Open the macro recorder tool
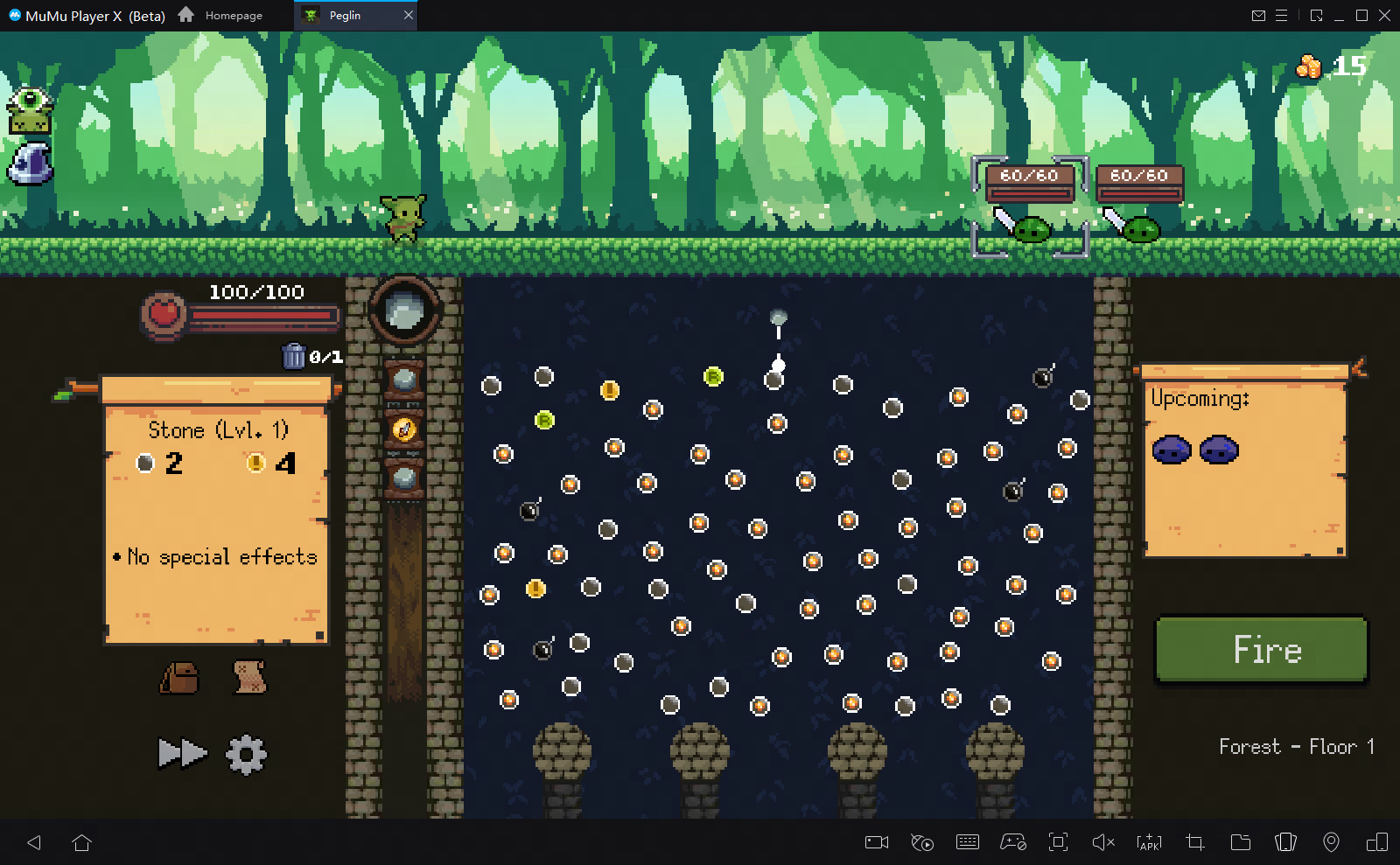This screenshot has height=865, width=1400. pos(921,842)
